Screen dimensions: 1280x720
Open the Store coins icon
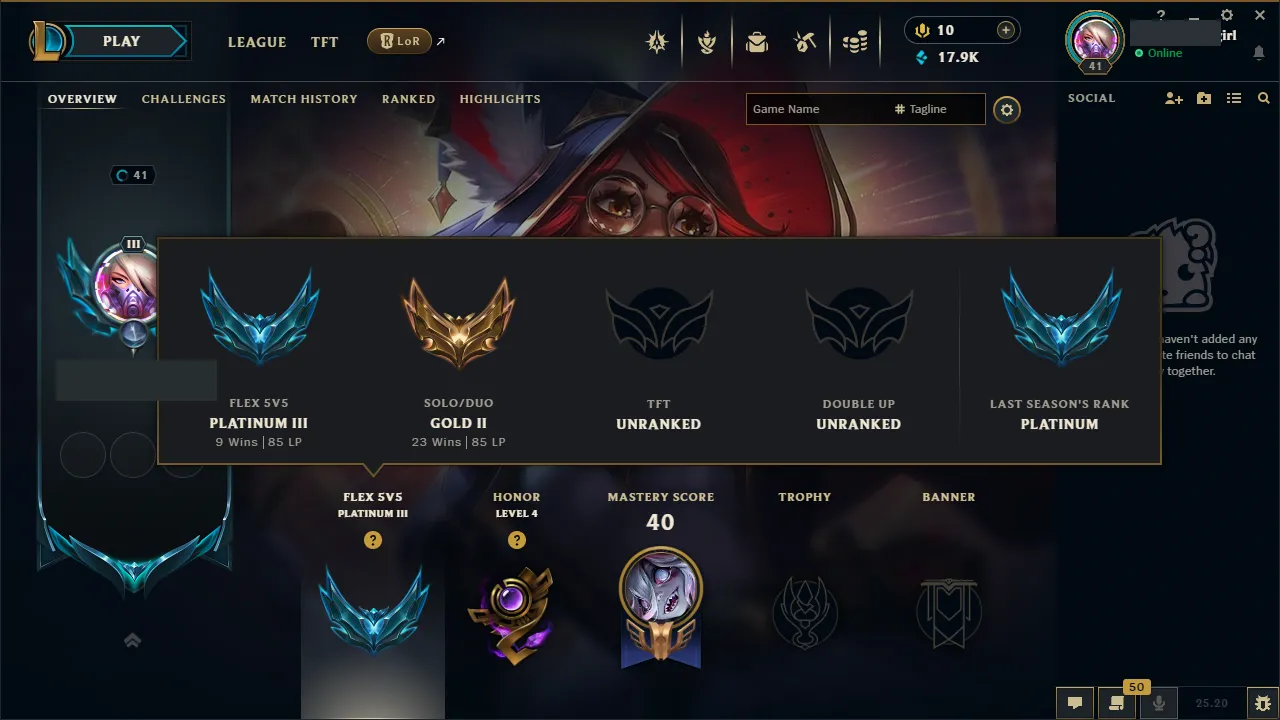coord(855,41)
